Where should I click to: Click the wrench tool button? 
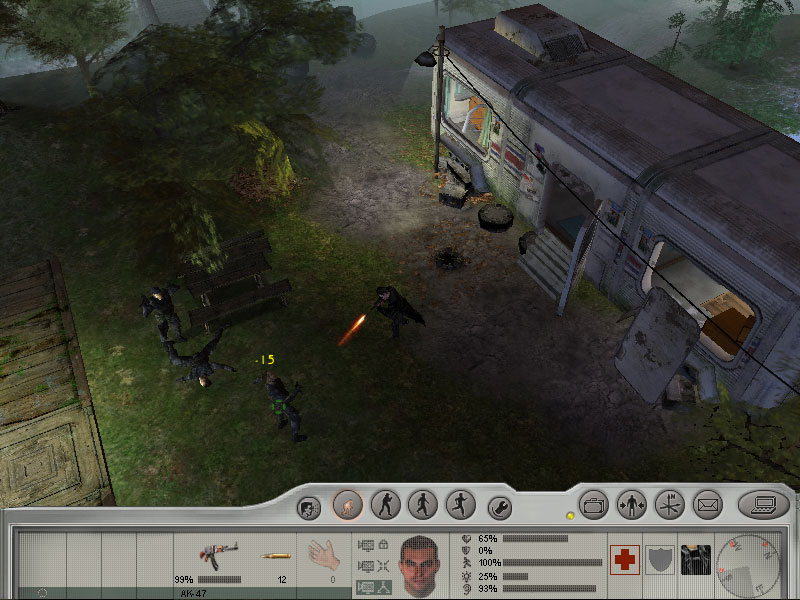[x=499, y=507]
